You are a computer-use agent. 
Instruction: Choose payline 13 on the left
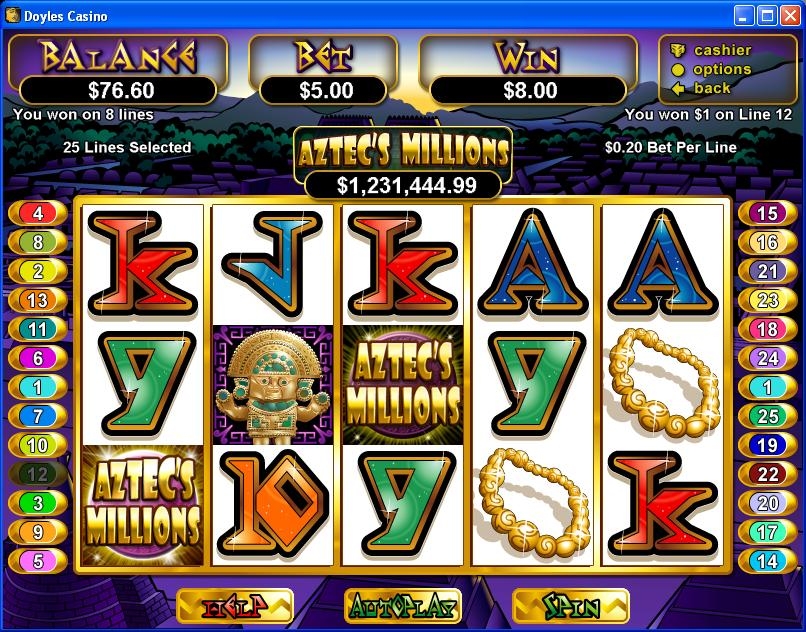[38, 300]
